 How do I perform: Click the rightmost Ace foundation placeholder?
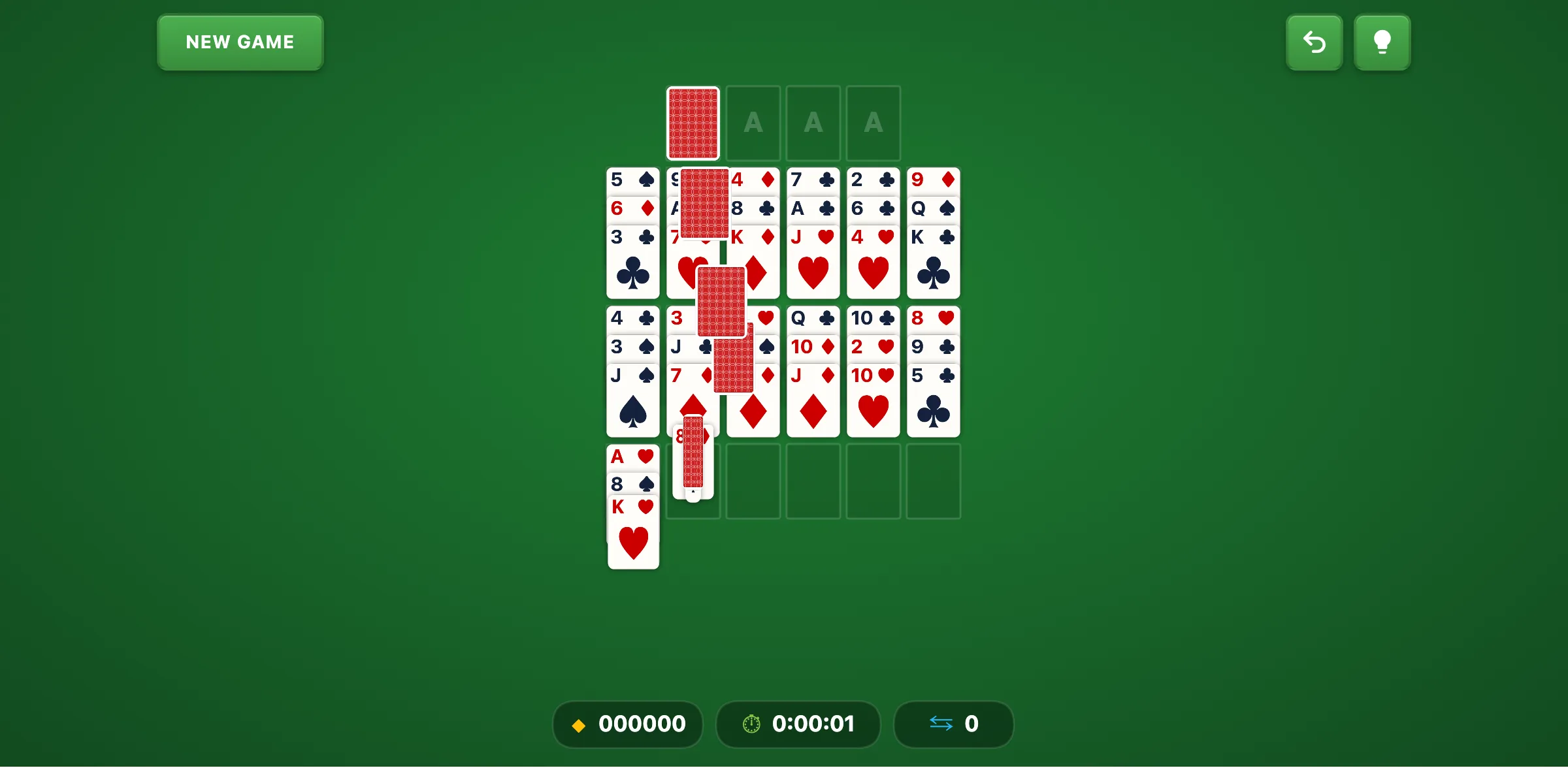point(873,123)
